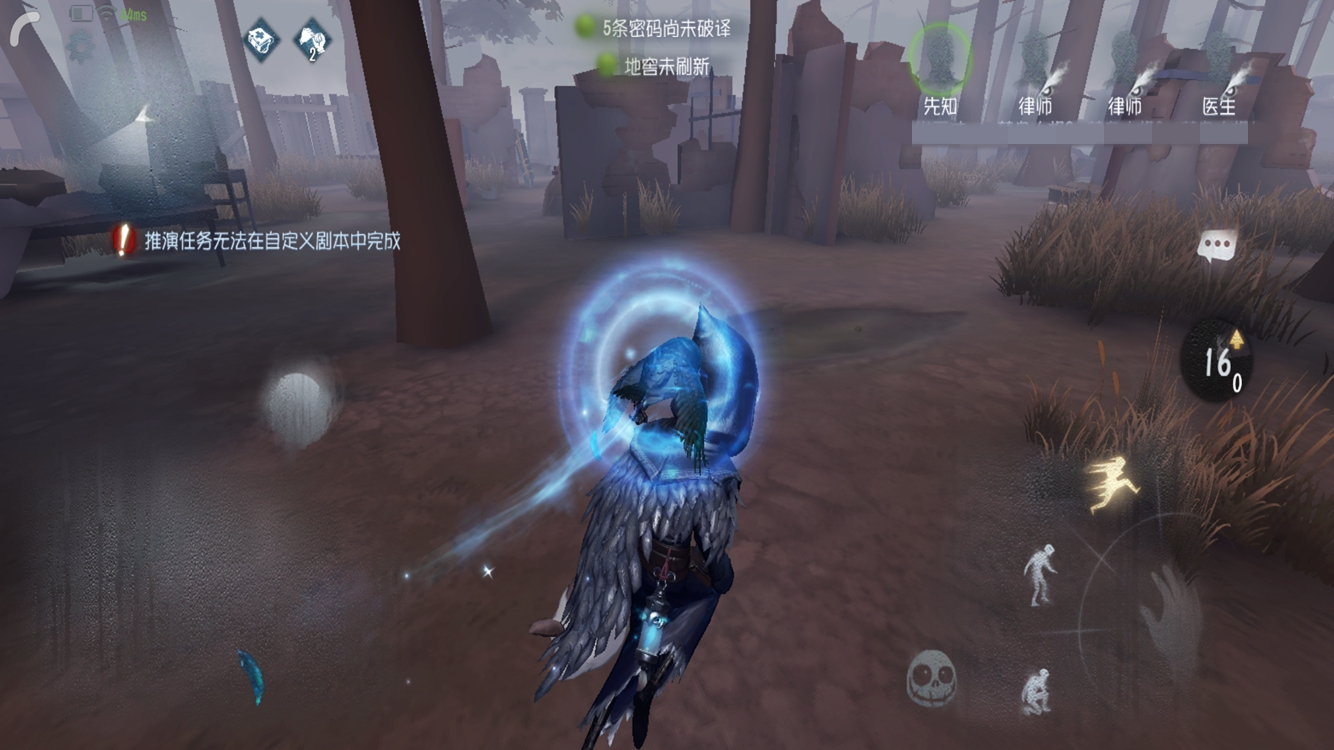Select the crouching survivor stance icon
The image size is (1334, 750).
[x=1037, y=690]
